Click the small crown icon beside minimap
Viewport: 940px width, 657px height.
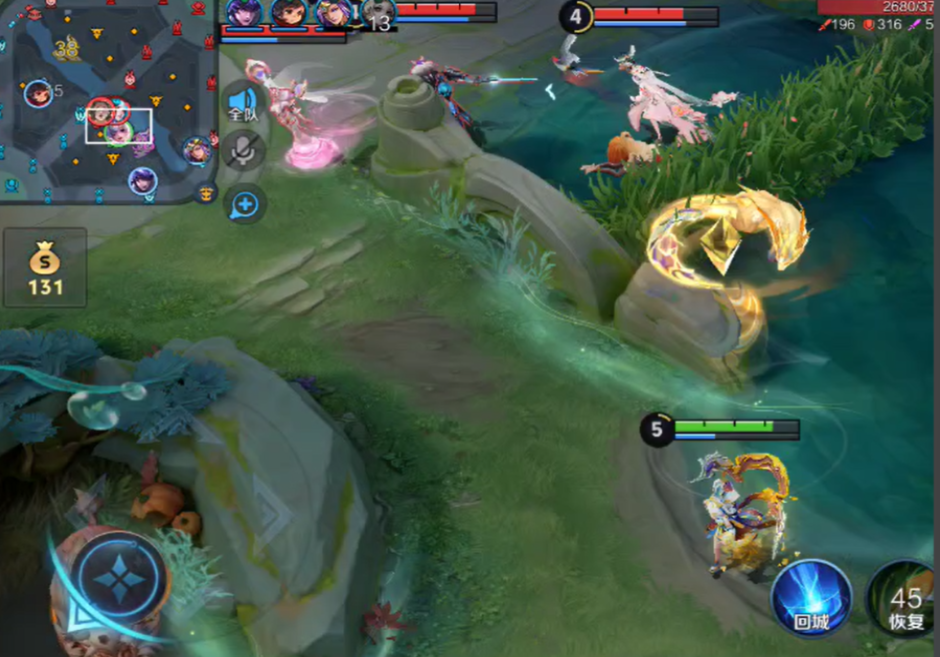[207, 192]
